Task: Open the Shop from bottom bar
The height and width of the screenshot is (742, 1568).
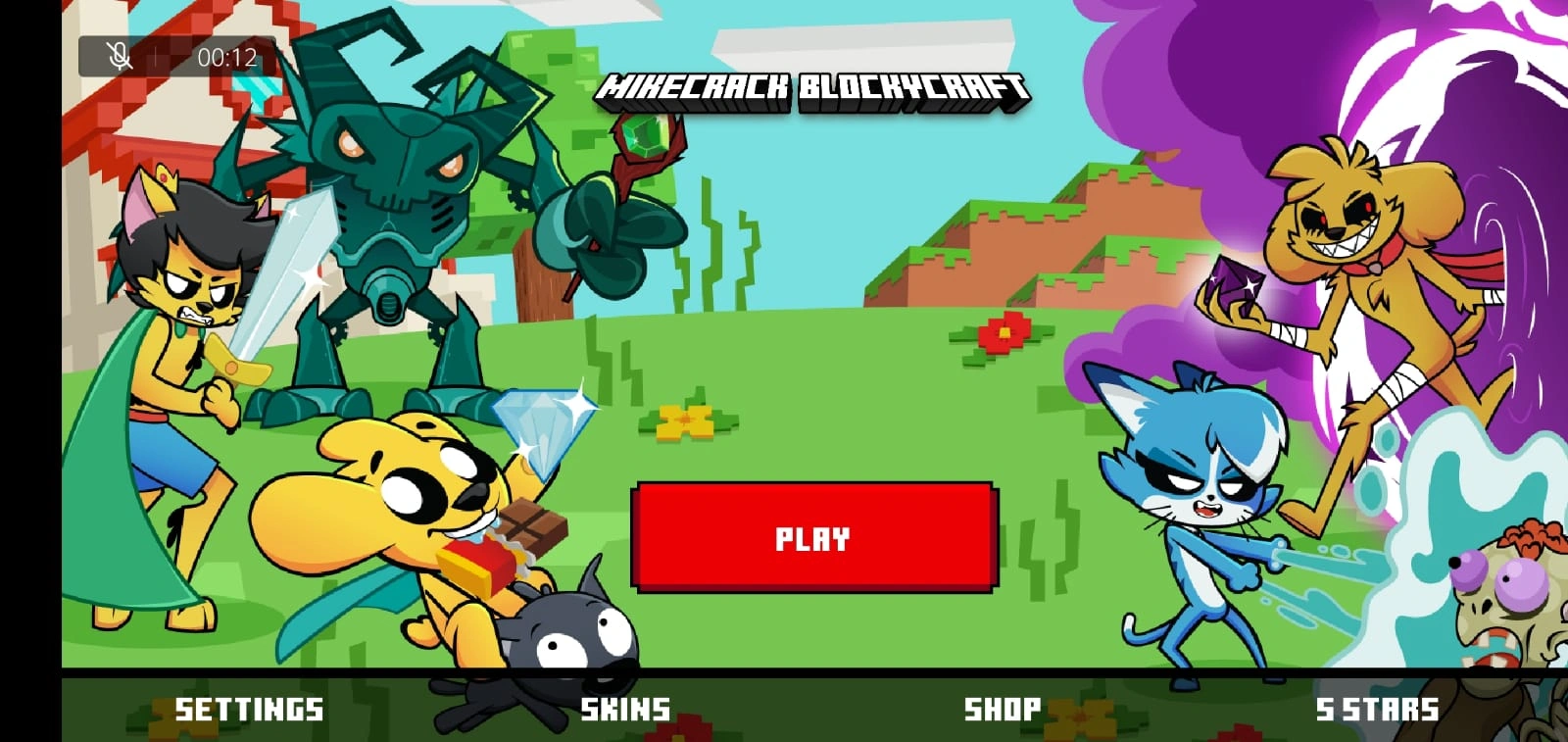Action: coord(1003,708)
